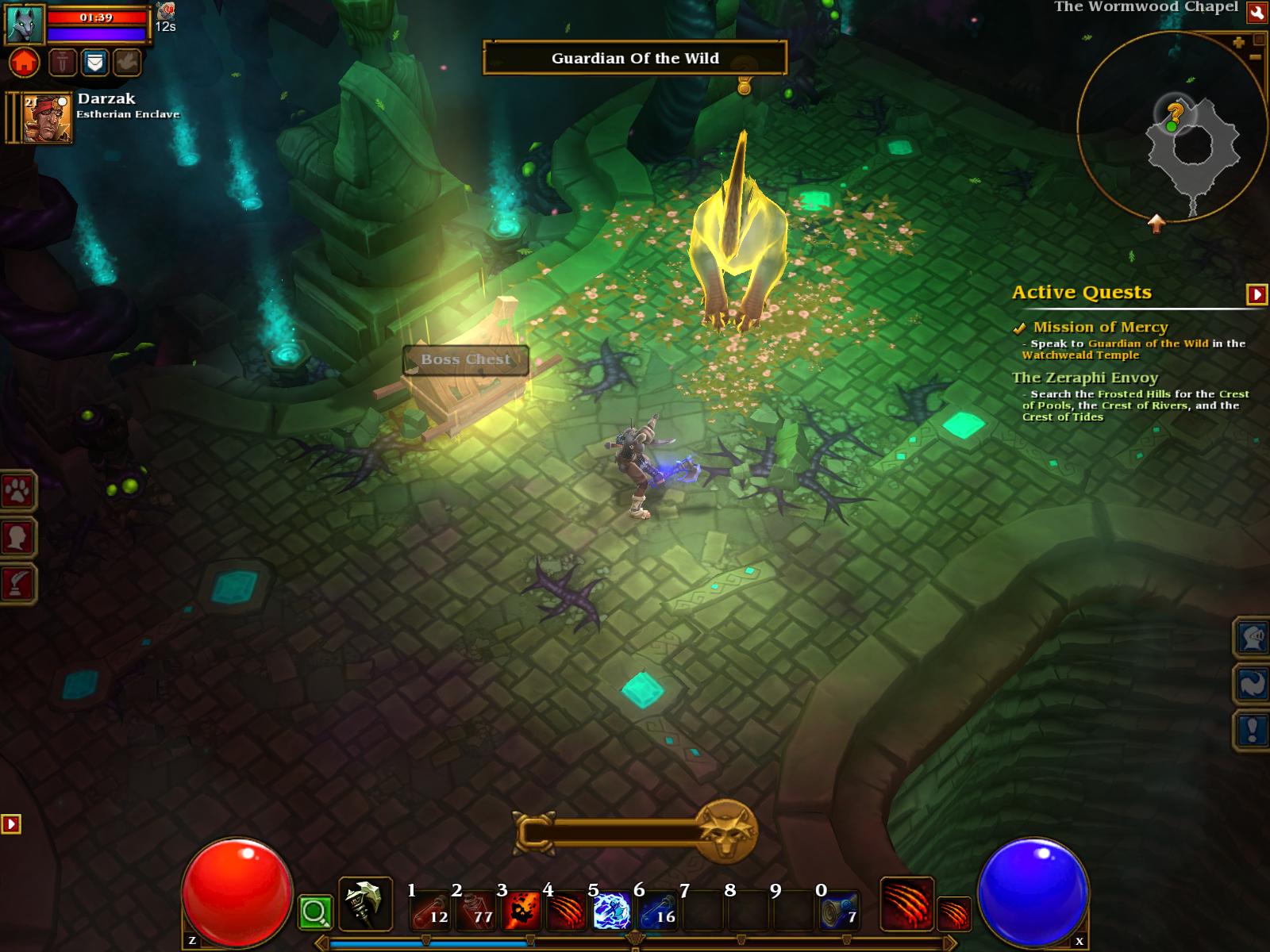The image size is (1270, 952).
Task: Activate the blue lightning skill in slot 5
Action: pos(612,910)
